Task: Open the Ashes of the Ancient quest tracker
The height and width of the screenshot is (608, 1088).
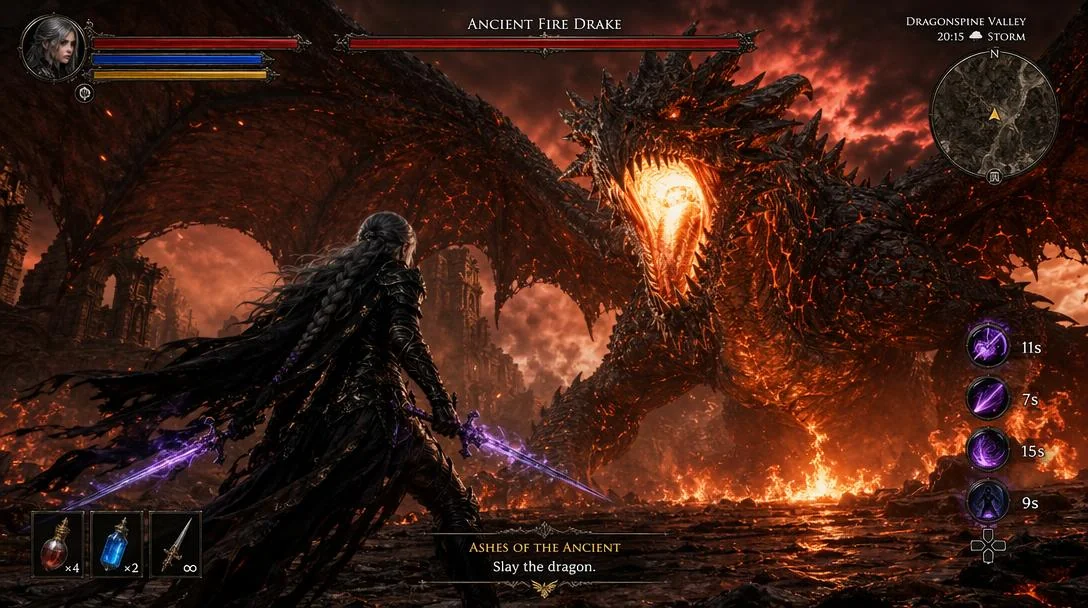Action: 544,557
